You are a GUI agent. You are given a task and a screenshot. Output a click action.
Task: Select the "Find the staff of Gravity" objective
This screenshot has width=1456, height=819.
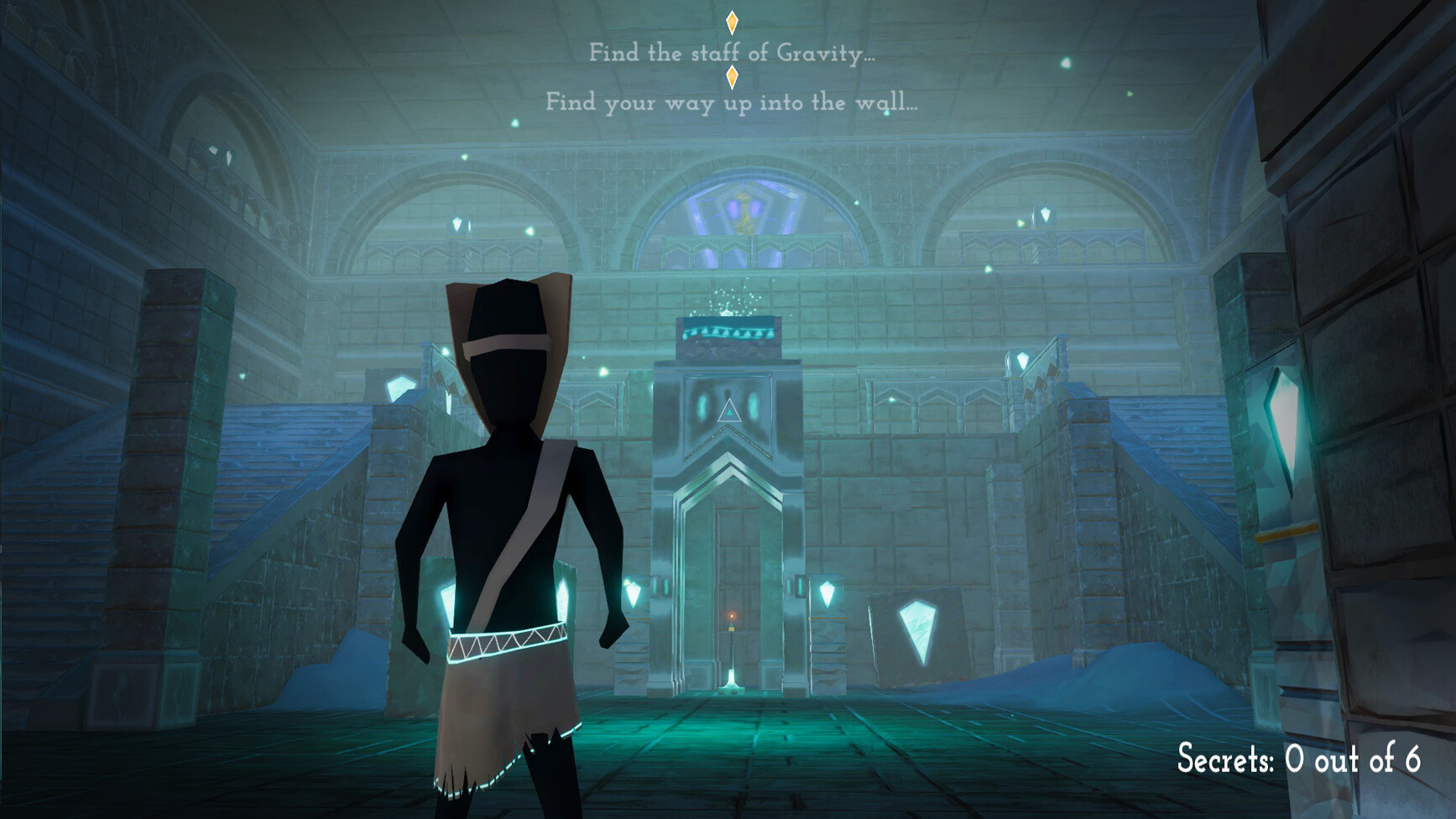(x=731, y=53)
